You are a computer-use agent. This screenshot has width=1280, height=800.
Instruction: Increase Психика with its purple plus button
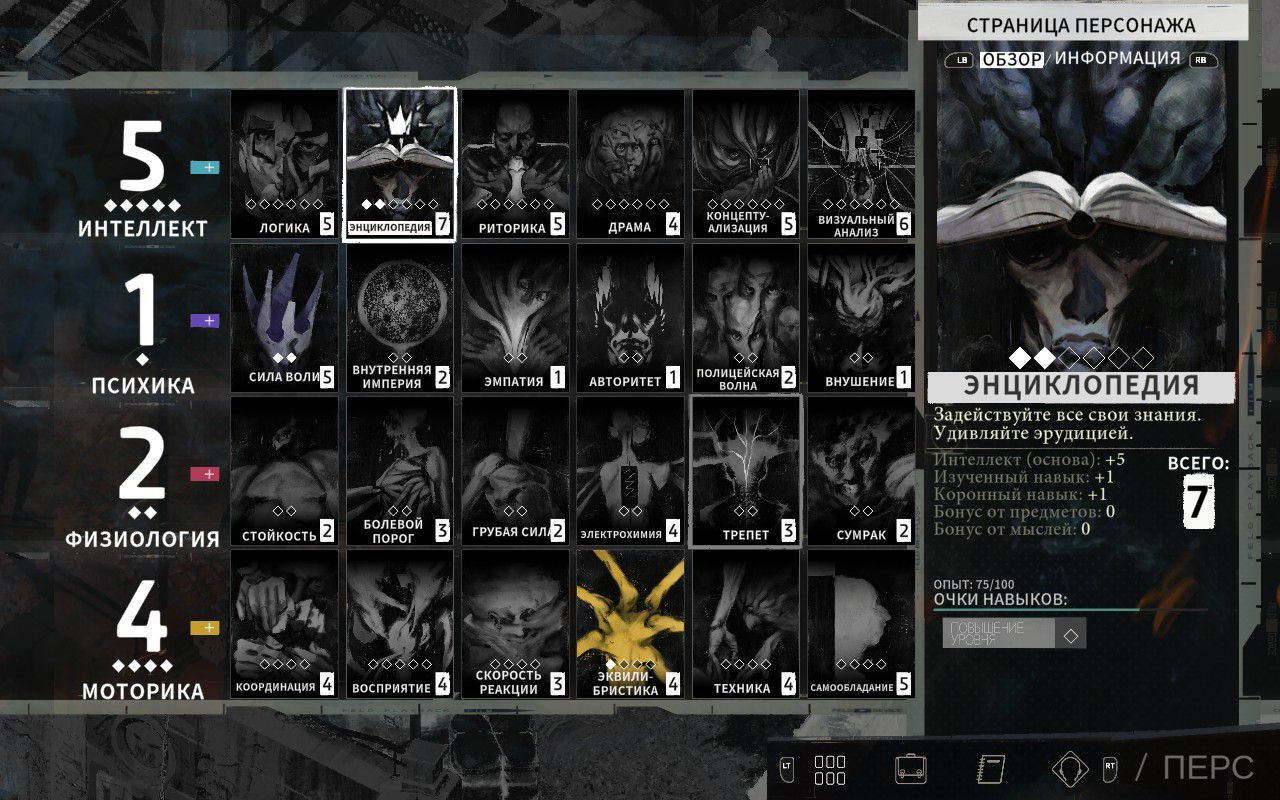[x=204, y=321]
